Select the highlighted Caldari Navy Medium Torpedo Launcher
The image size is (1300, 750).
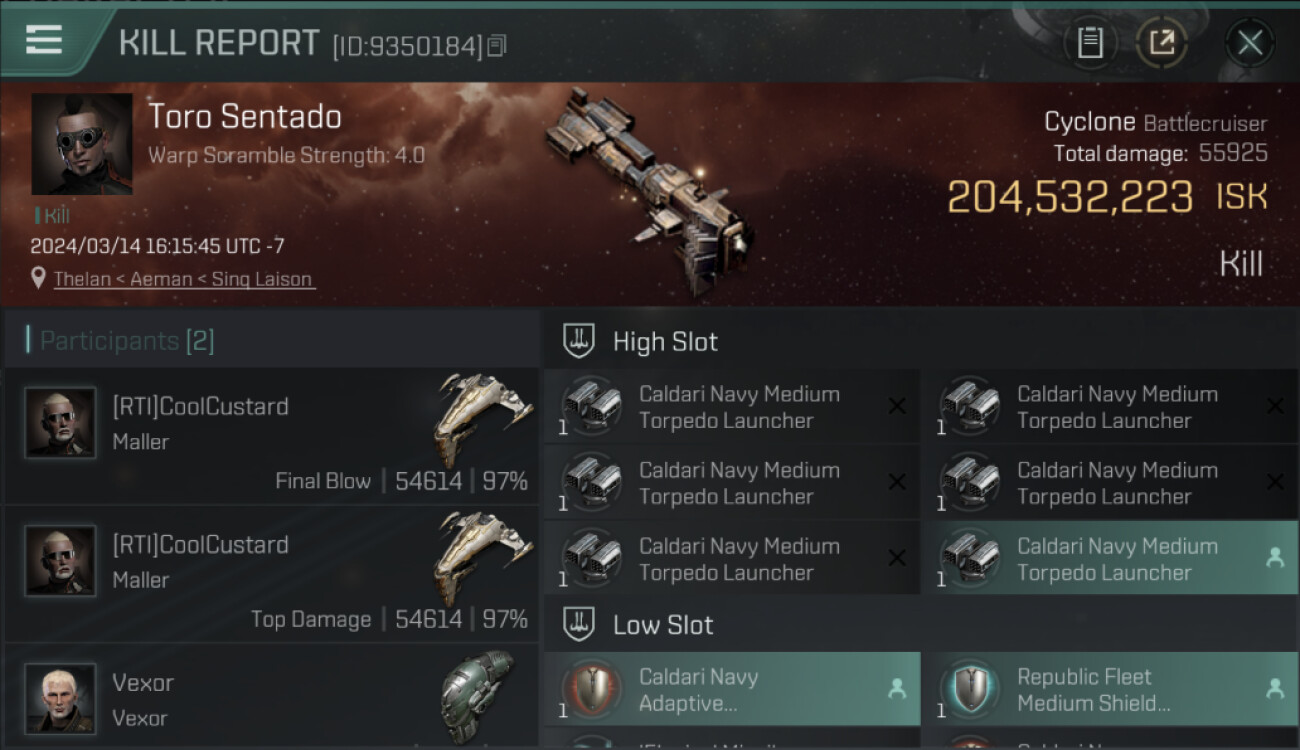coord(1110,559)
